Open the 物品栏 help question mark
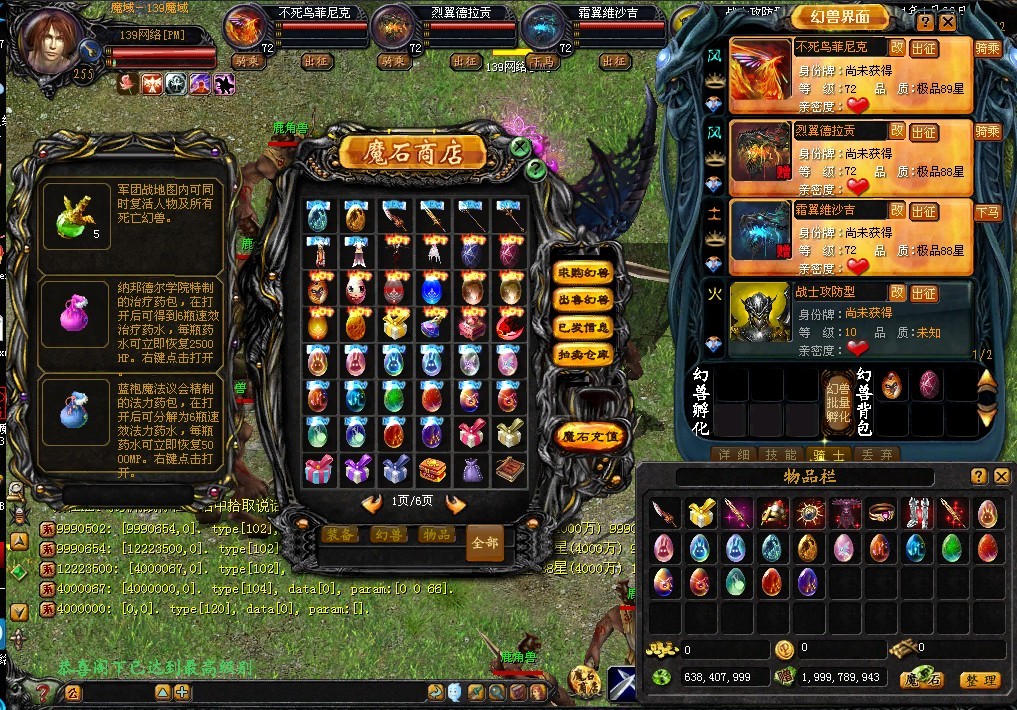1017x710 pixels. (x=978, y=477)
